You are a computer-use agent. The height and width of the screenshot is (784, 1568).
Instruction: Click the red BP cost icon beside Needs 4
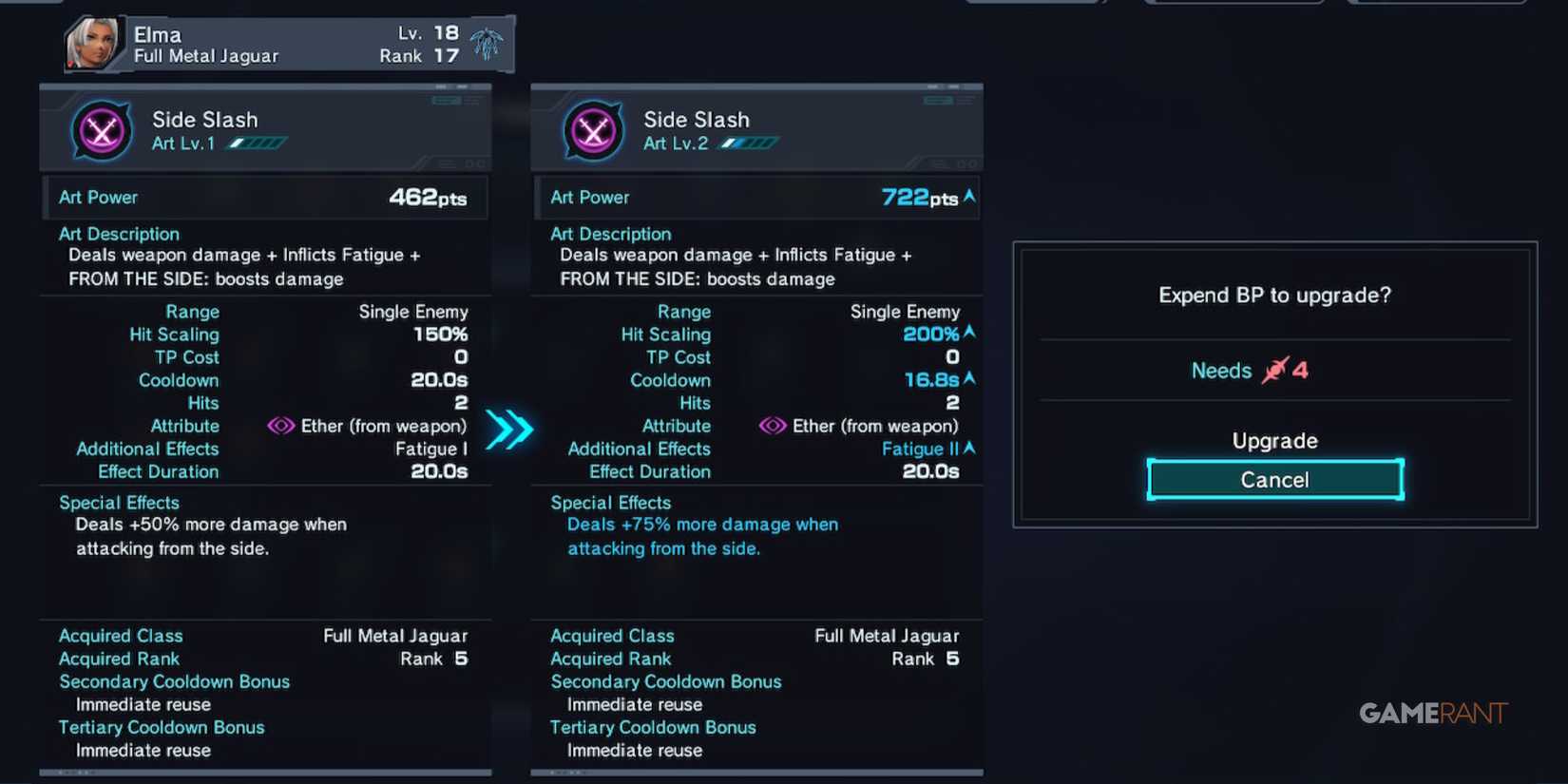coord(1277,369)
